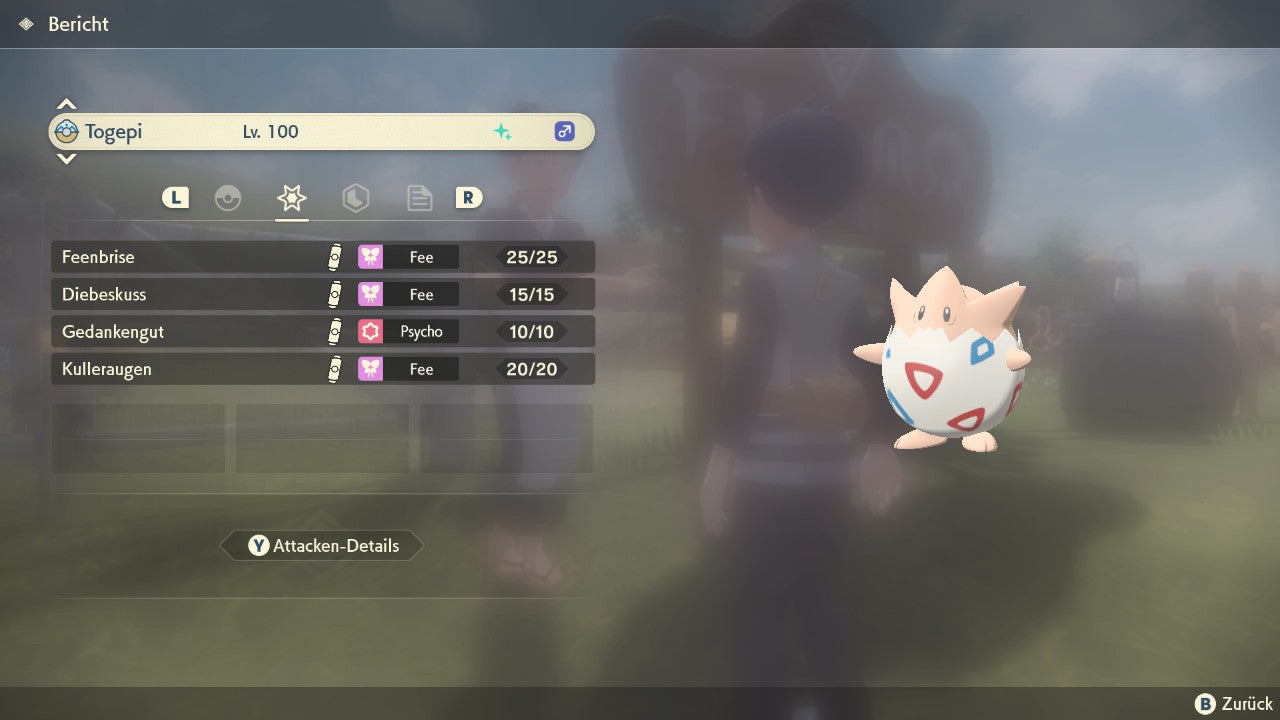Open the star-shaped moves tab
The height and width of the screenshot is (720, 1280).
pos(292,198)
